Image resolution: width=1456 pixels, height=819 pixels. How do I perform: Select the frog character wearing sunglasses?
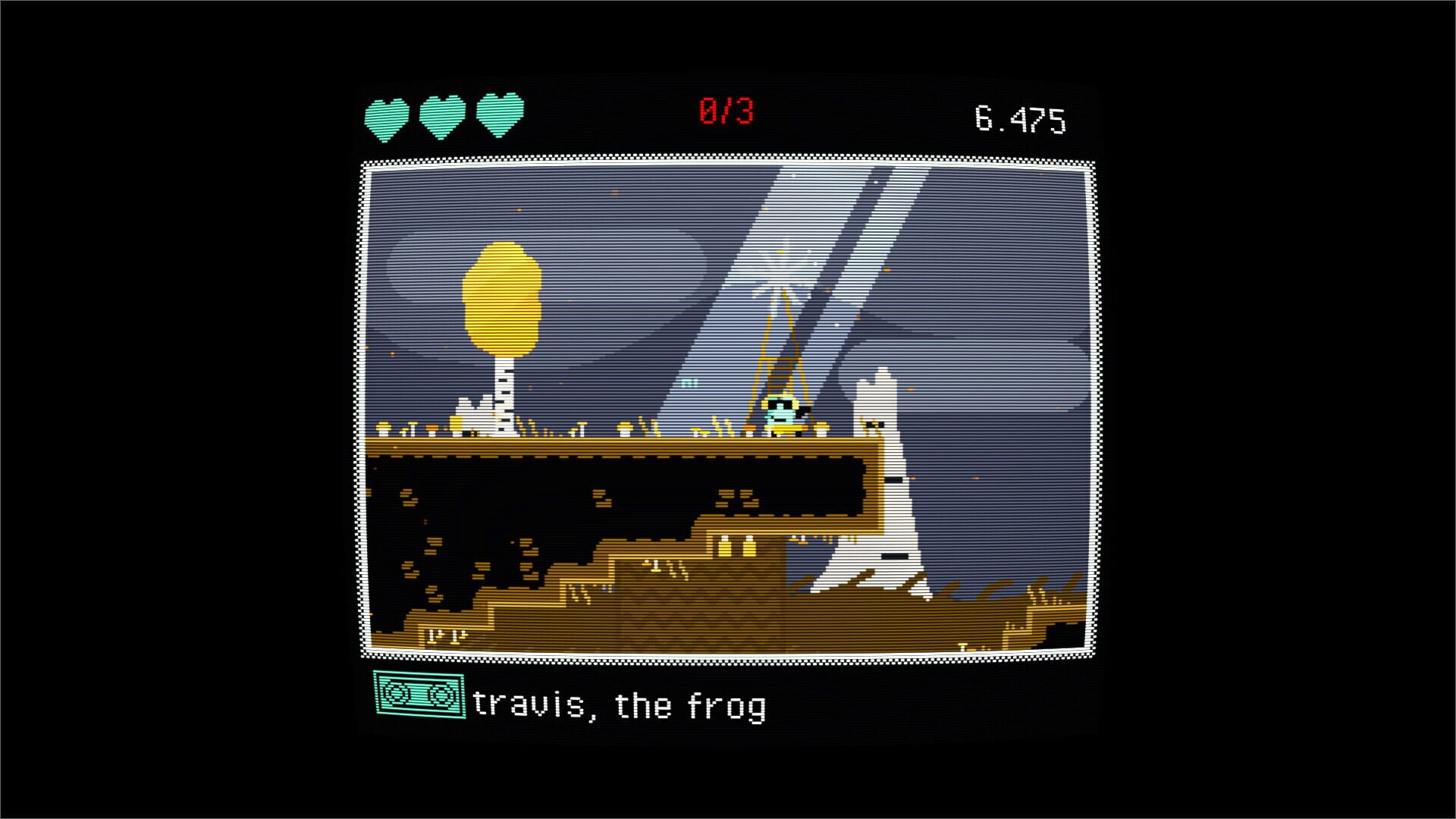click(x=781, y=413)
